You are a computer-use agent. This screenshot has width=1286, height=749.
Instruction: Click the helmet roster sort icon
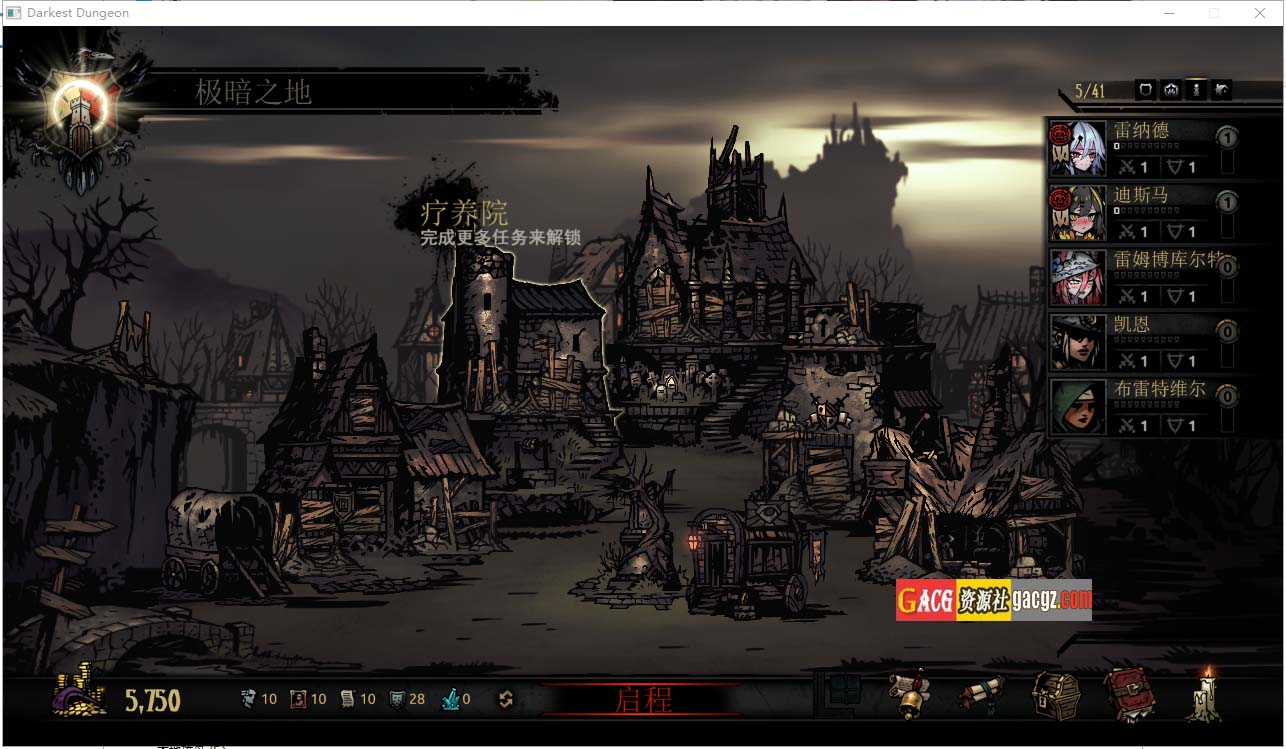[1171, 90]
